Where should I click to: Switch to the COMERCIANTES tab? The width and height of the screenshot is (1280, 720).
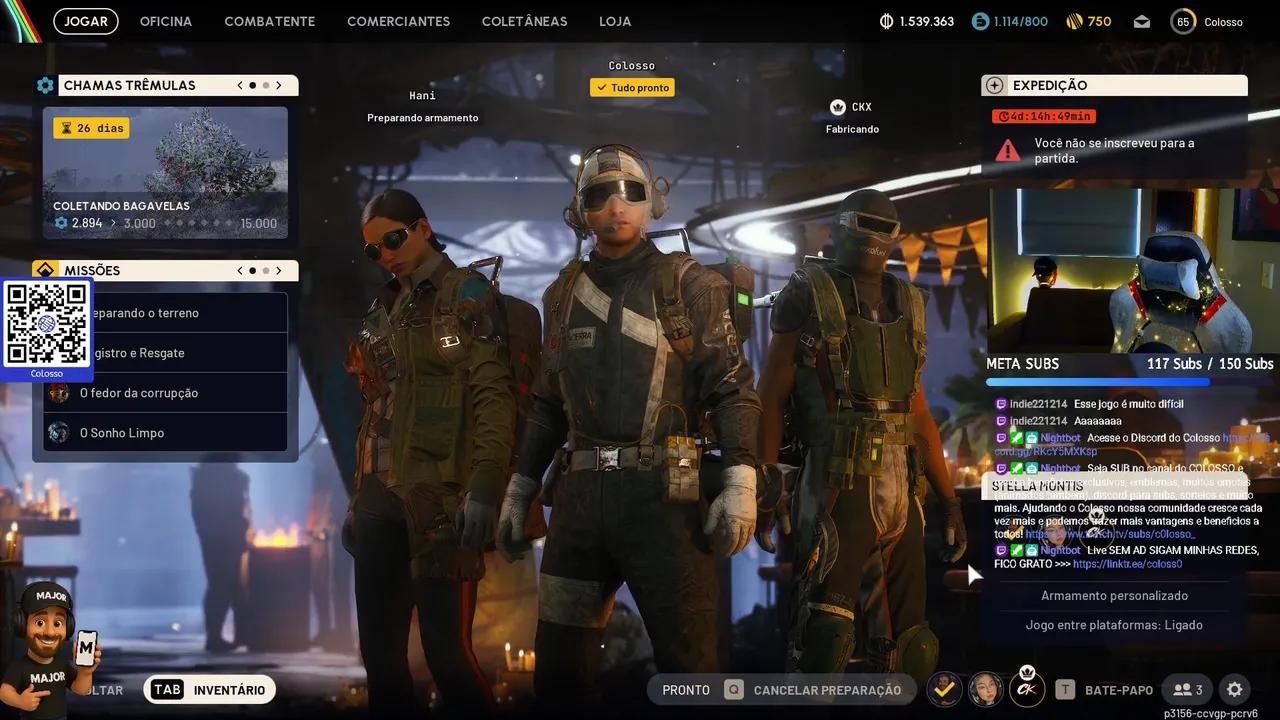(398, 20)
